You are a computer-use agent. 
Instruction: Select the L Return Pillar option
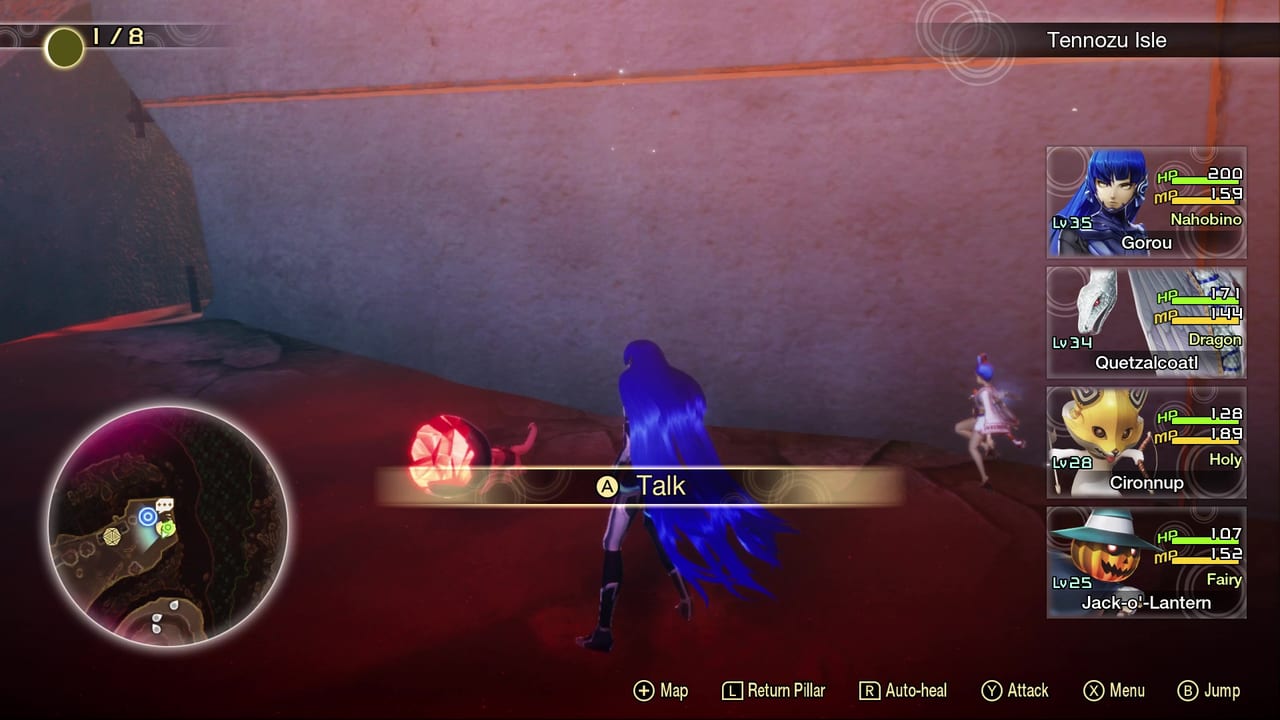tap(773, 690)
